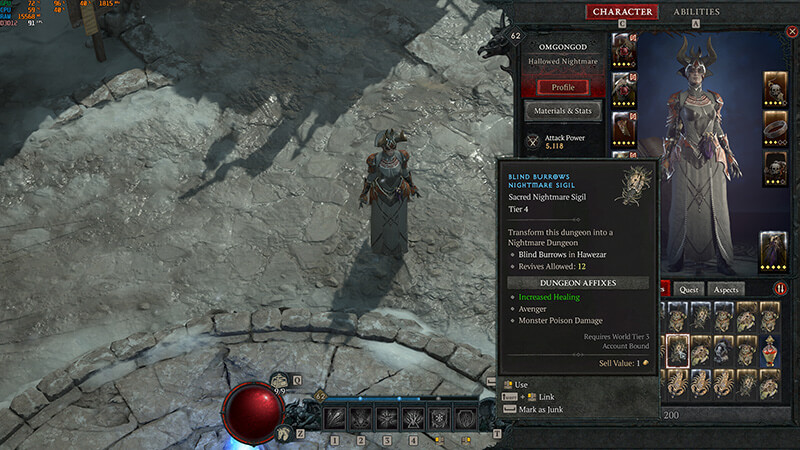Activate the skill in hotbar slot 4

click(x=413, y=418)
